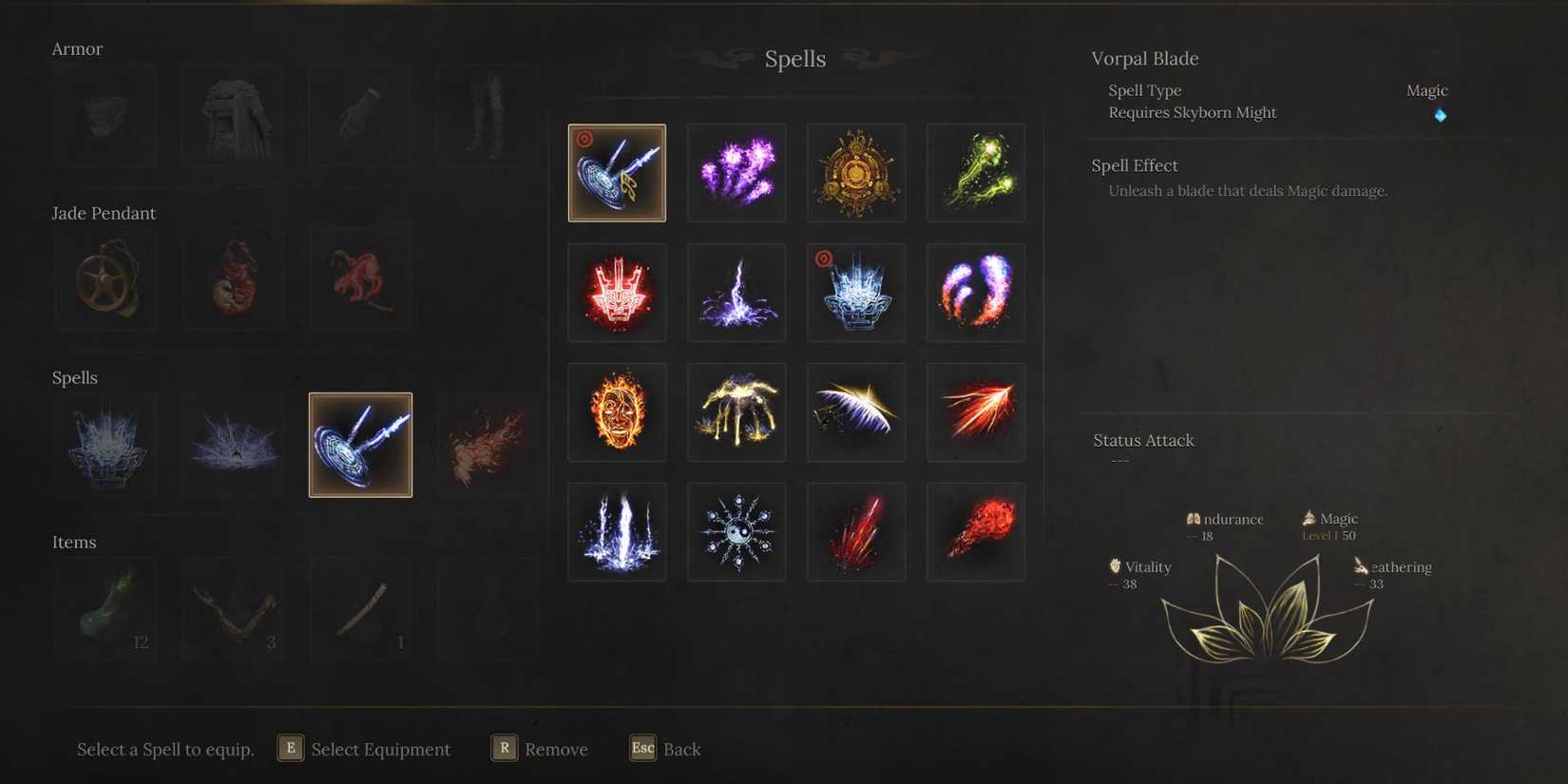Select the green gourd item with quantity 12

[105, 608]
